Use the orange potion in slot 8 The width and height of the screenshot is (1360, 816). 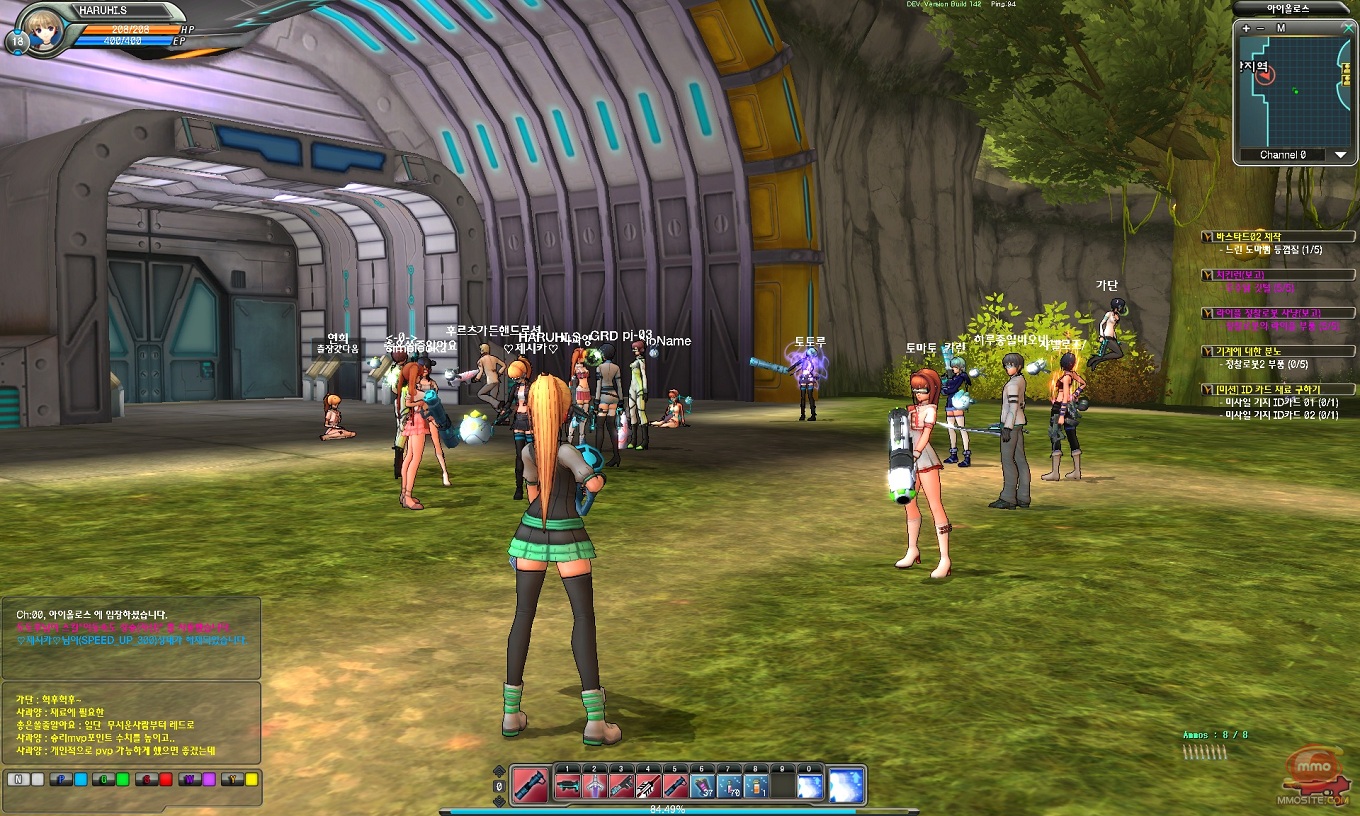756,786
